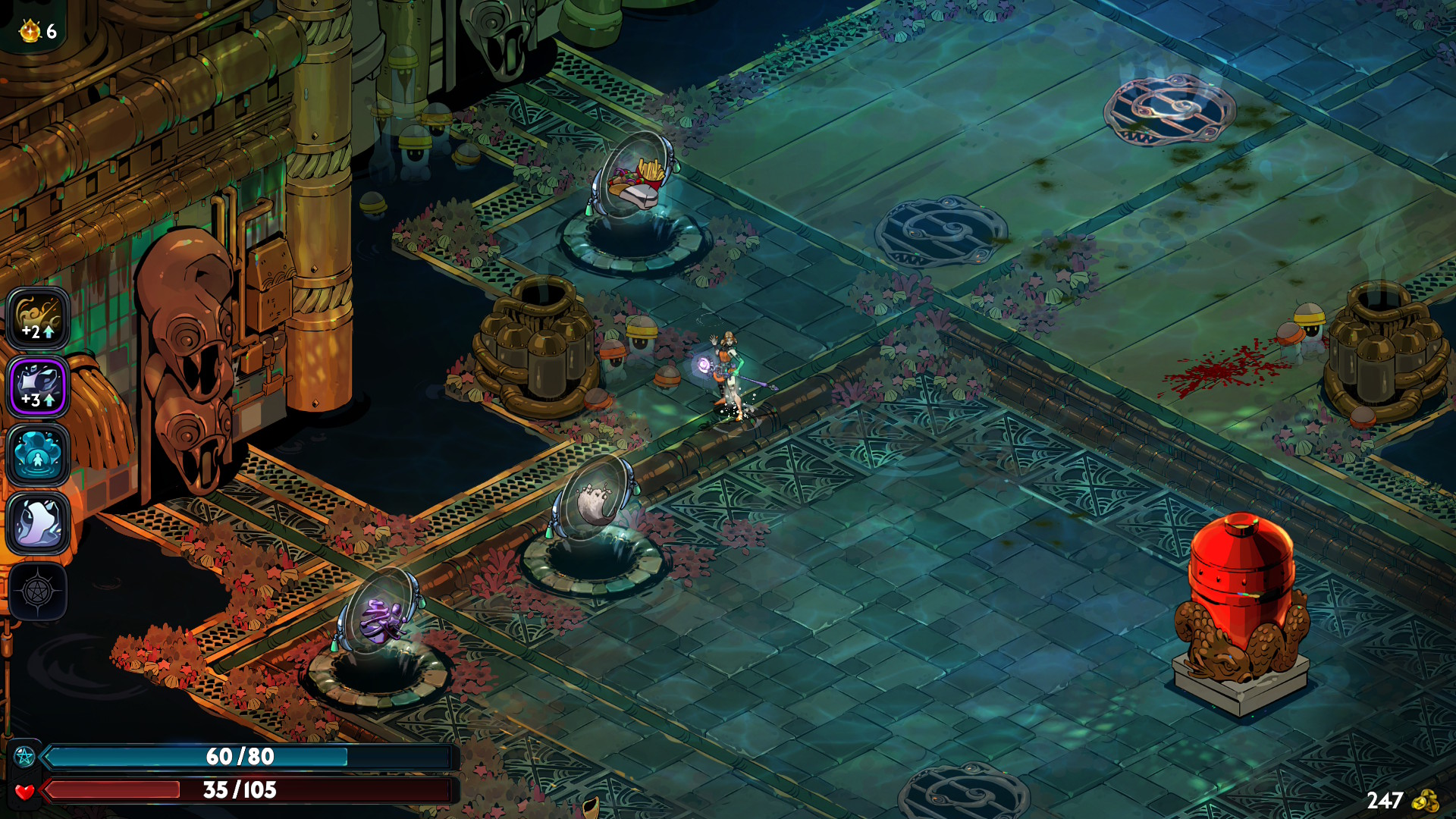Select the blue water figure boon icon
Image resolution: width=1456 pixels, height=819 pixels.
coord(38,455)
